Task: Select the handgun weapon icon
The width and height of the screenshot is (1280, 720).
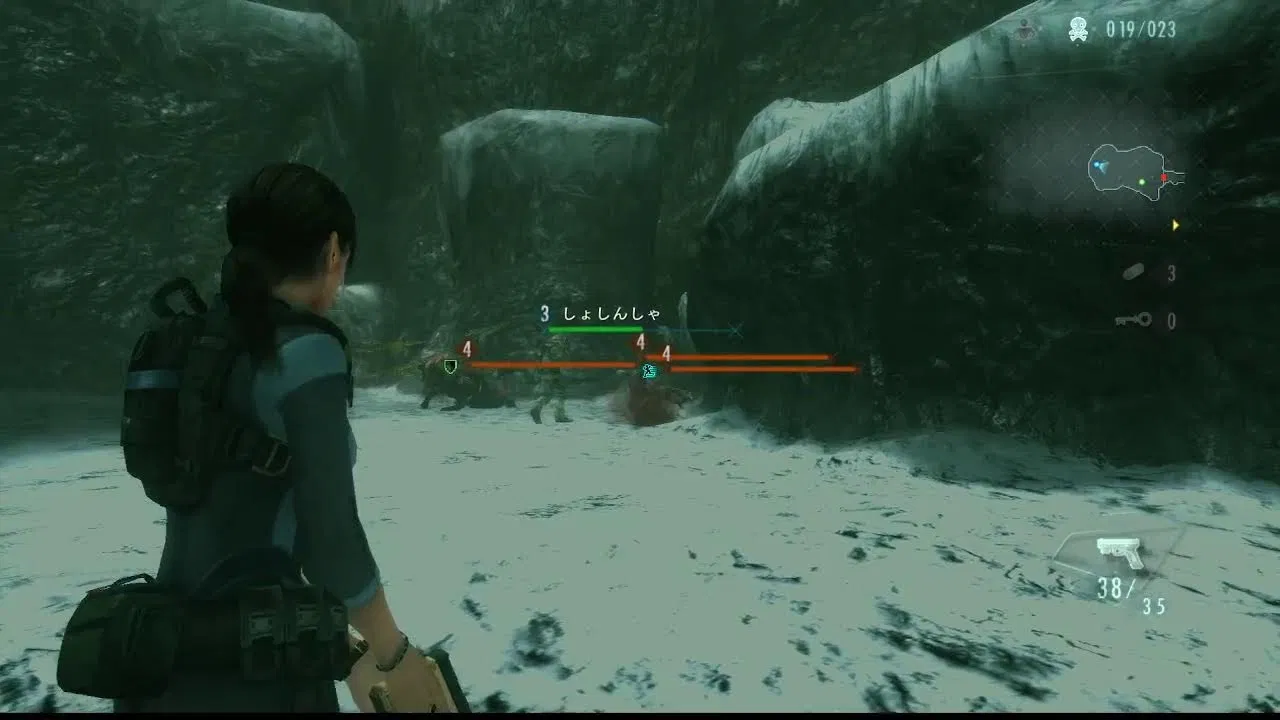Action: (1119, 550)
